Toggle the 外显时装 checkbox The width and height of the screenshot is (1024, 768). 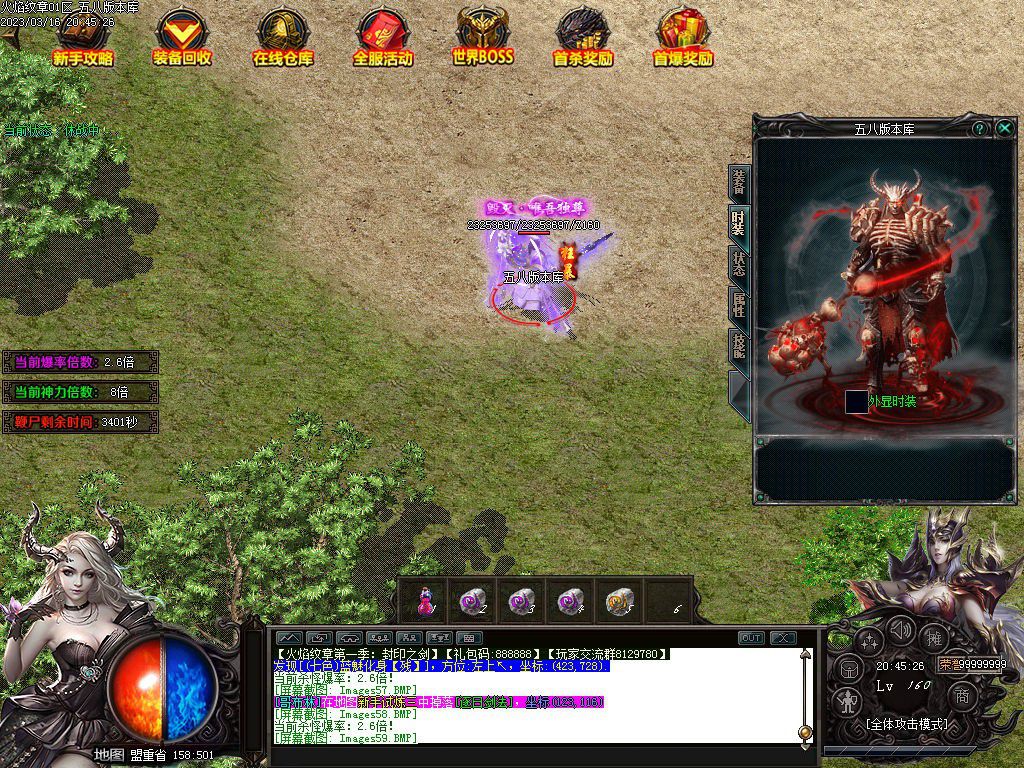click(856, 401)
